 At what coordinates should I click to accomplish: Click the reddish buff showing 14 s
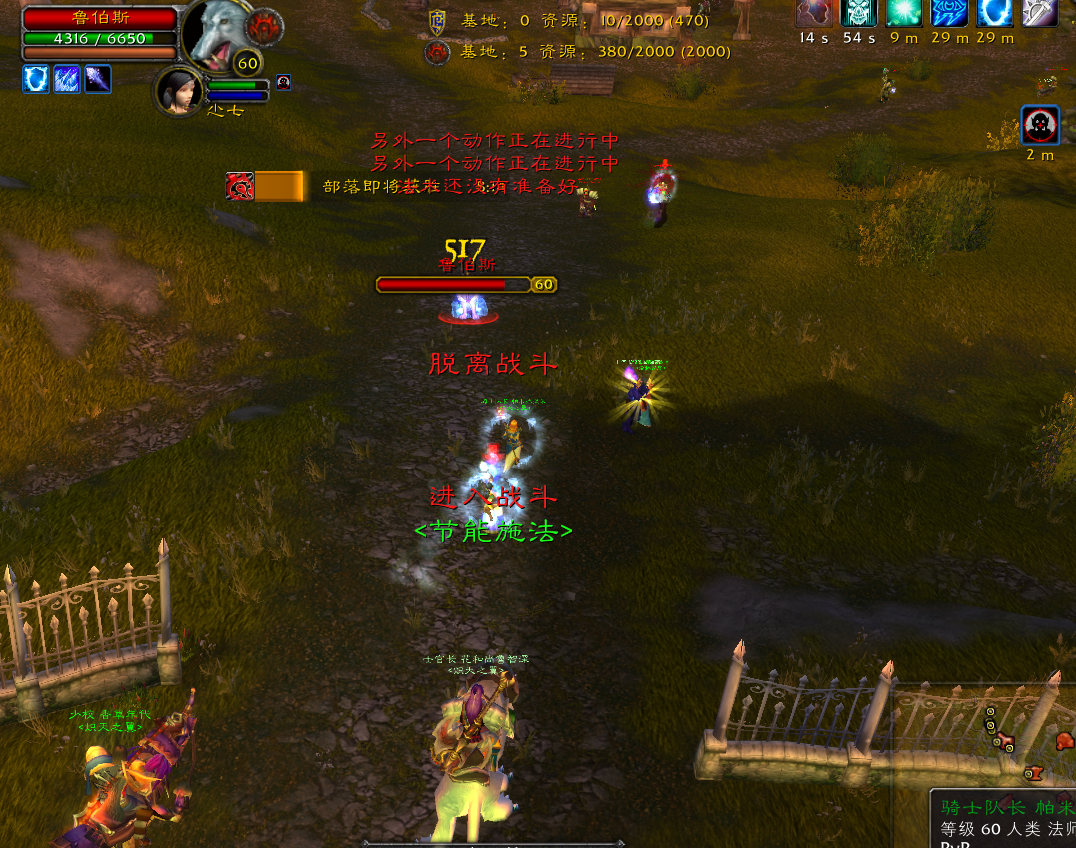click(x=813, y=12)
